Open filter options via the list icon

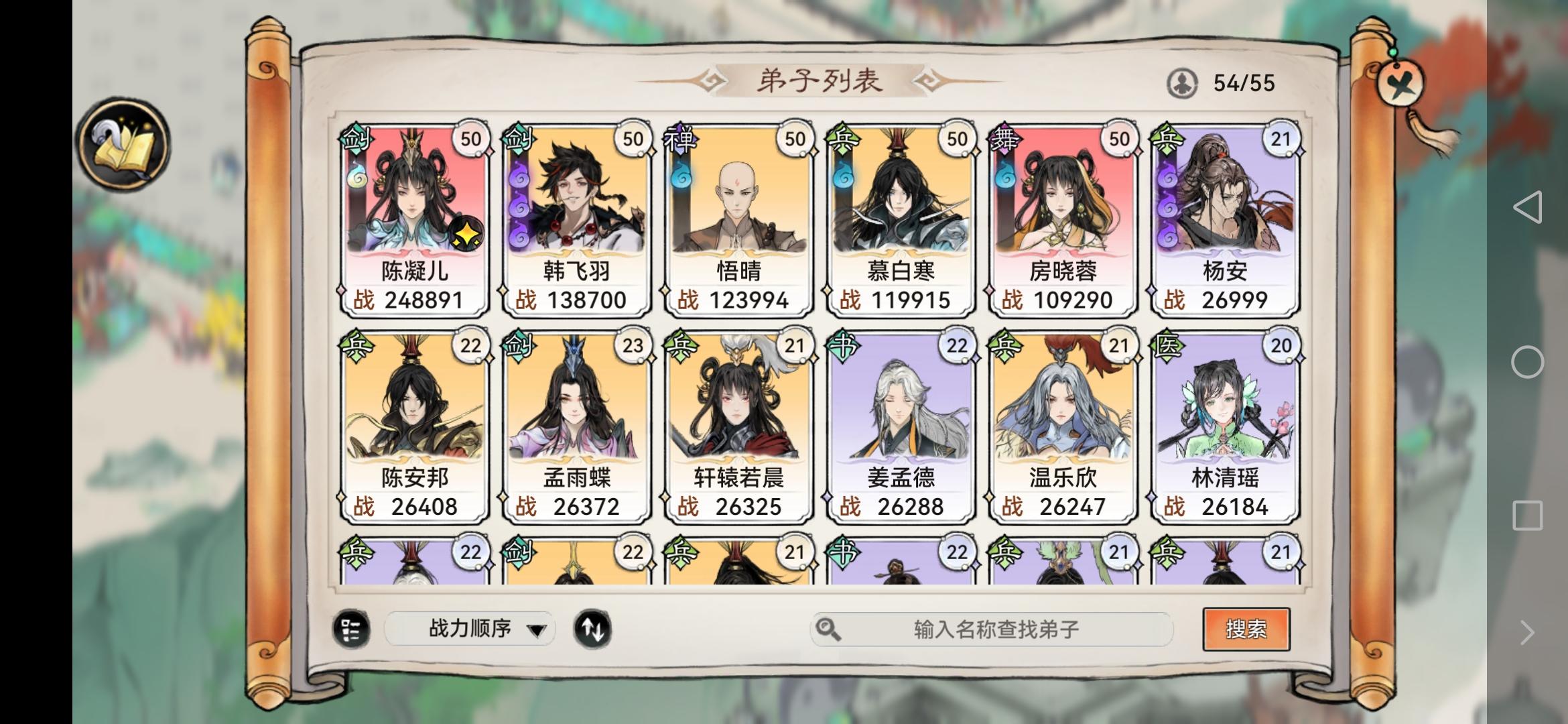coord(351,629)
